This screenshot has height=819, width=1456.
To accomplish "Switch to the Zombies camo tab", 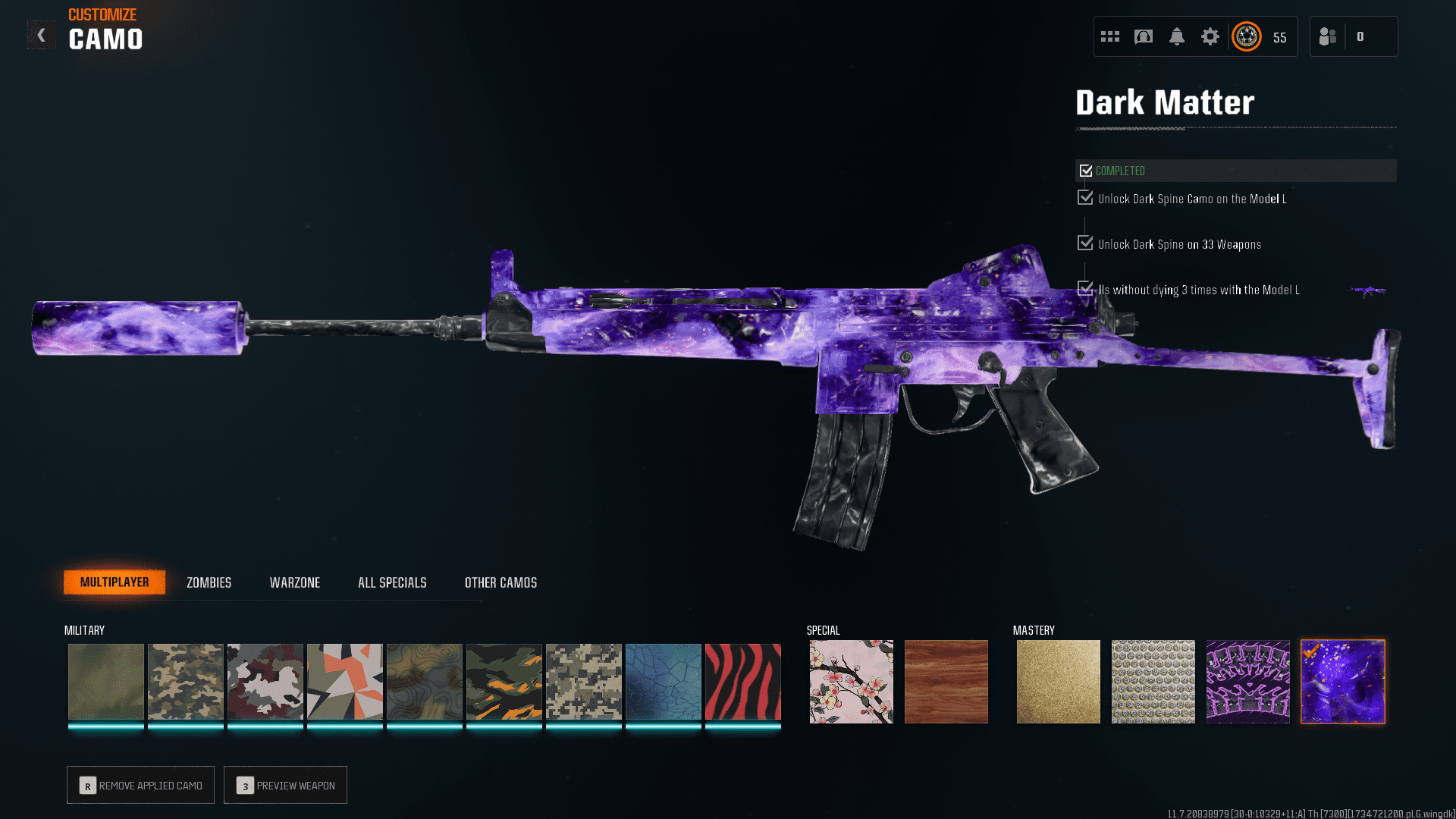I will [x=209, y=582].
